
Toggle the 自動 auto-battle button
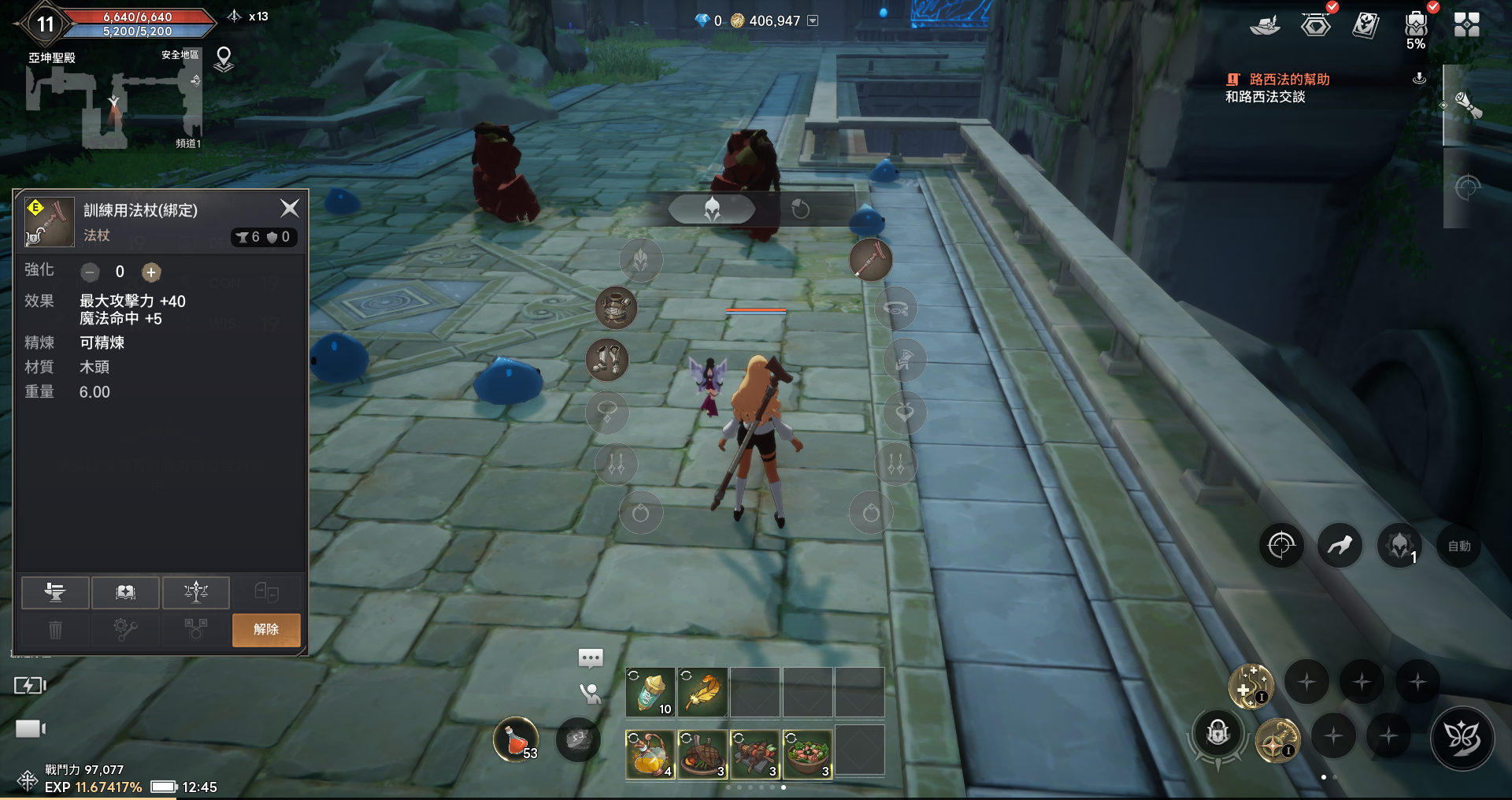click(1458, 546)
